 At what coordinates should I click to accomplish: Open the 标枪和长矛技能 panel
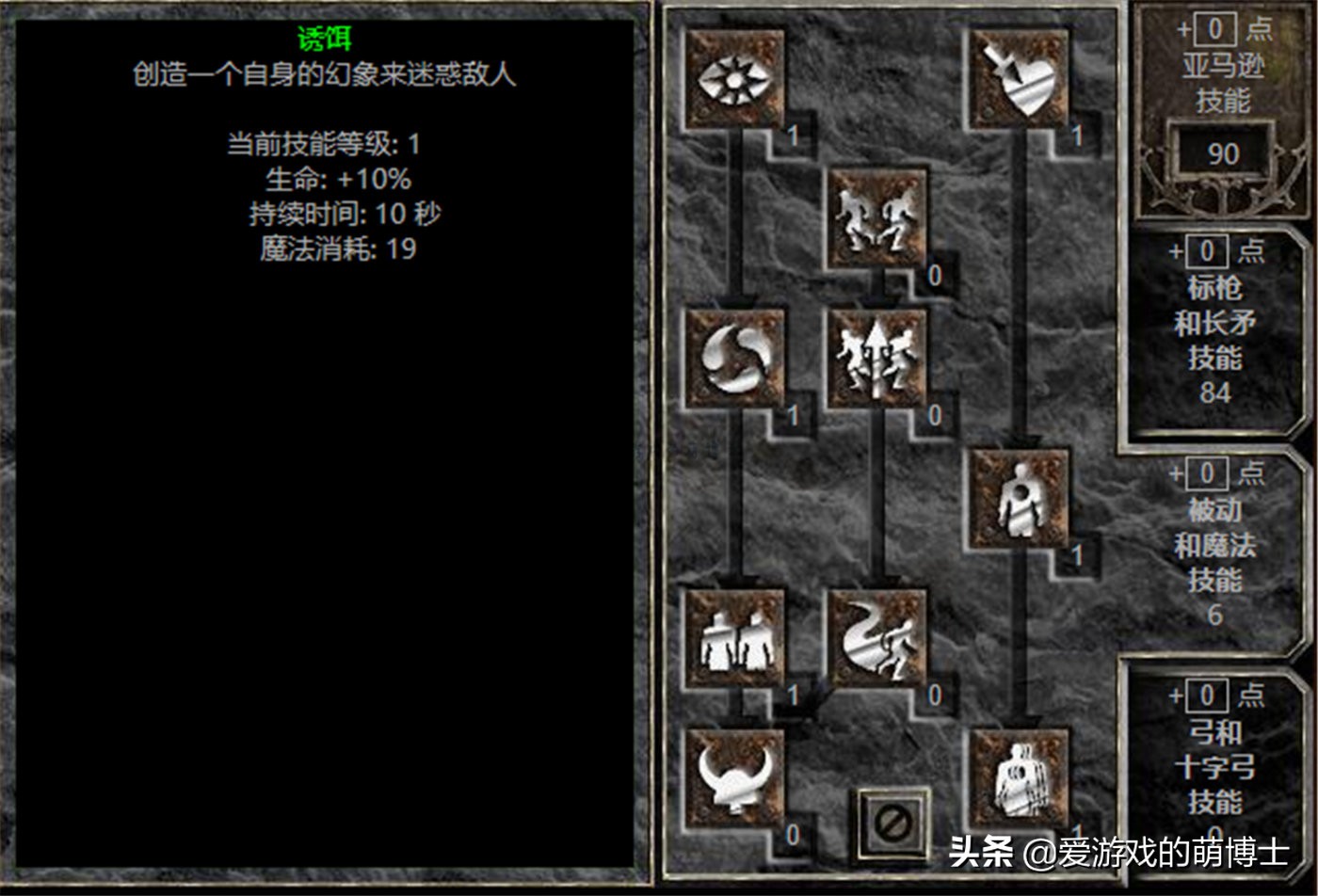click(x=1221, y=329)
